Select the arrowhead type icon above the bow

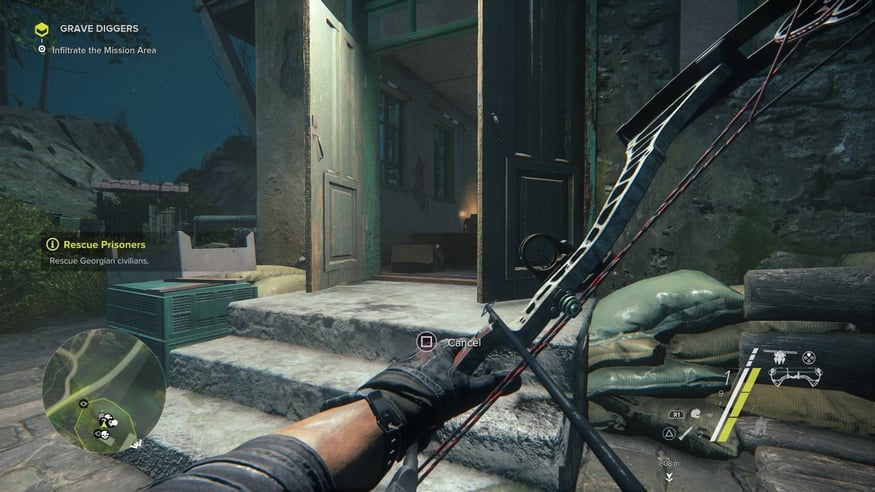[x=779, y=355]
